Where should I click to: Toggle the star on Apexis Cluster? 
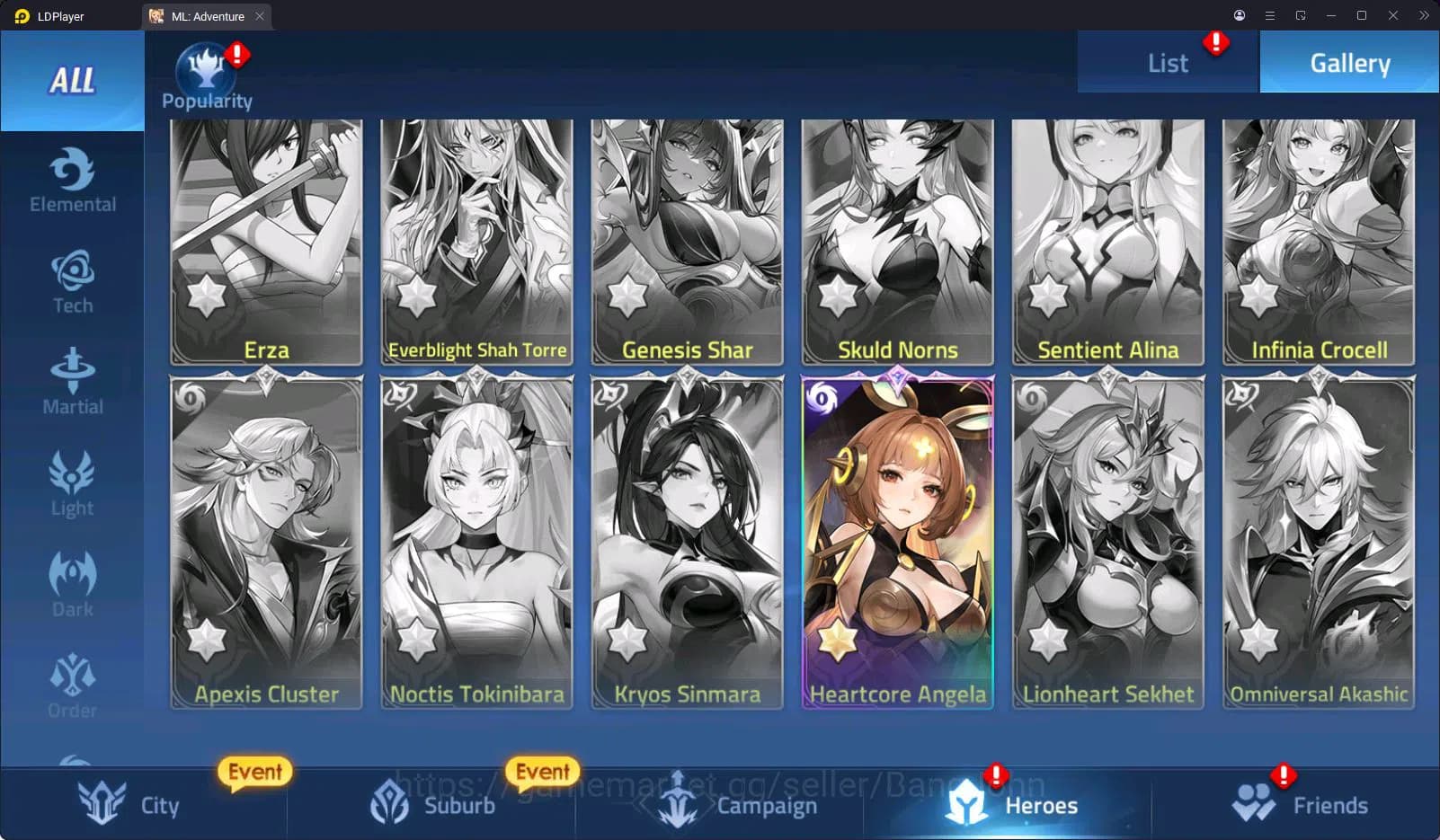208,641
